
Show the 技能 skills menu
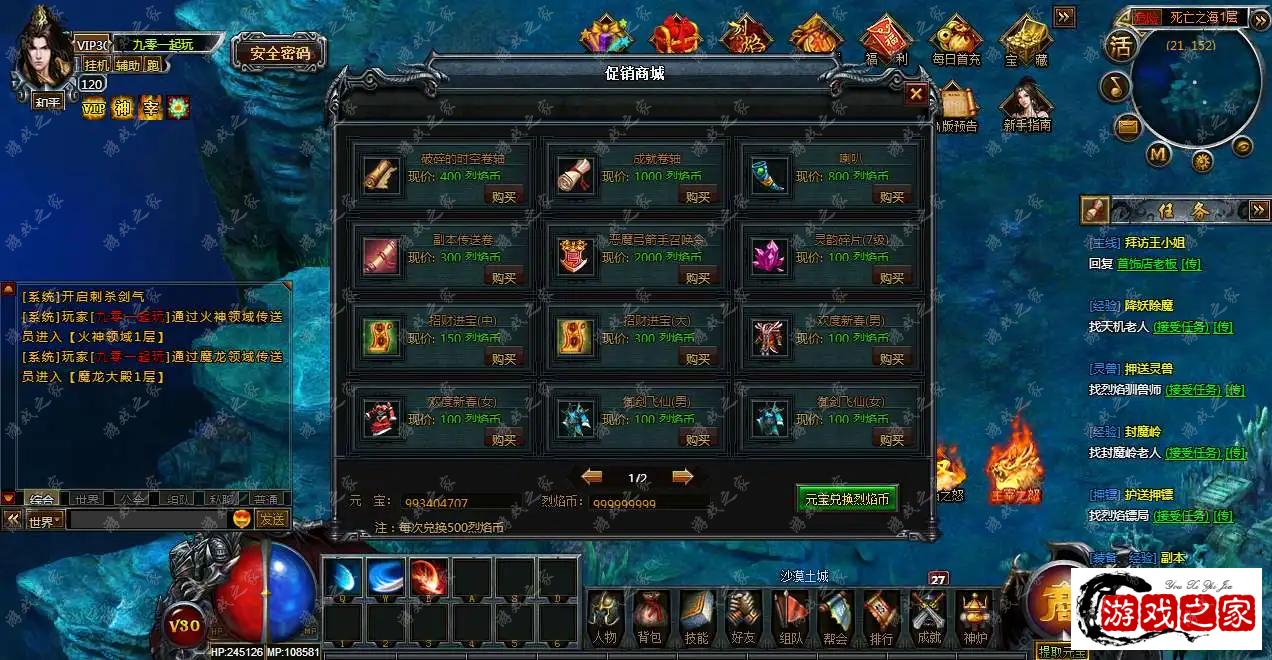tap(697, 615)
